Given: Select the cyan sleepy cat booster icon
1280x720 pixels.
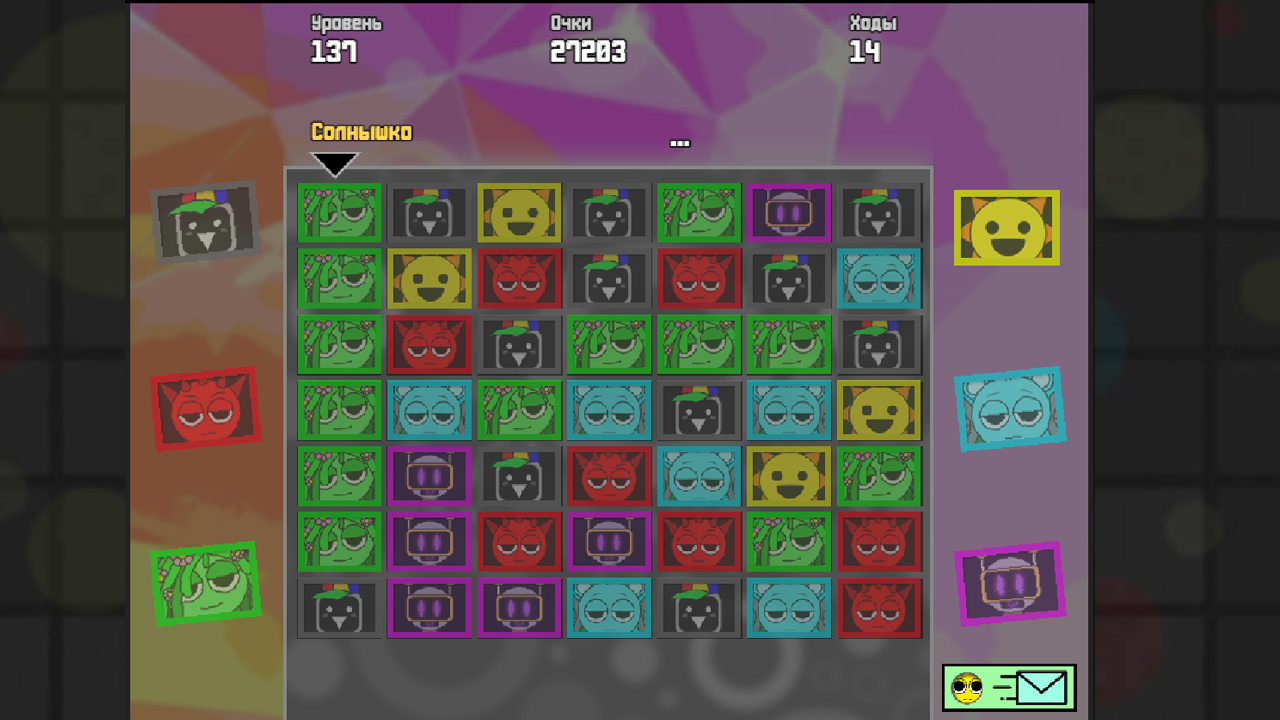Looking at the screenshot, I should pyautogui.click(x=1010, y=408).
